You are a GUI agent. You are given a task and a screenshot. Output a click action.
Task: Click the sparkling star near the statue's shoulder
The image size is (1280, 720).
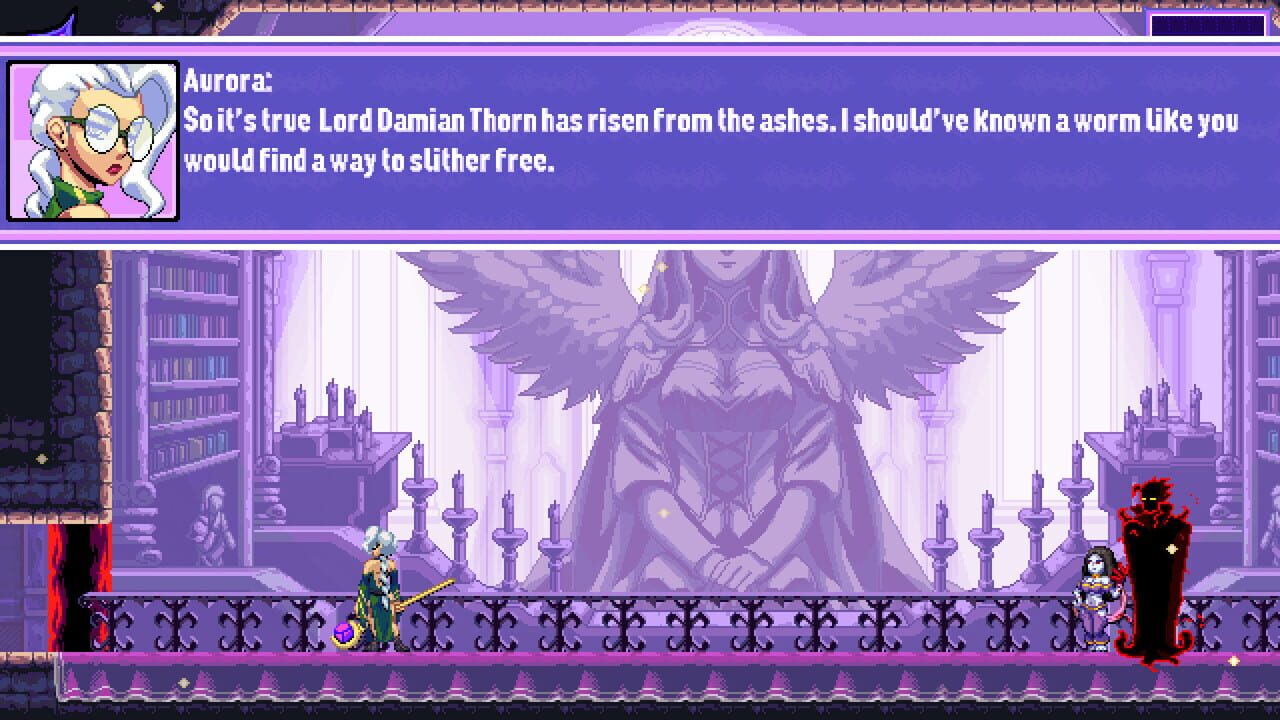[662, 266]
